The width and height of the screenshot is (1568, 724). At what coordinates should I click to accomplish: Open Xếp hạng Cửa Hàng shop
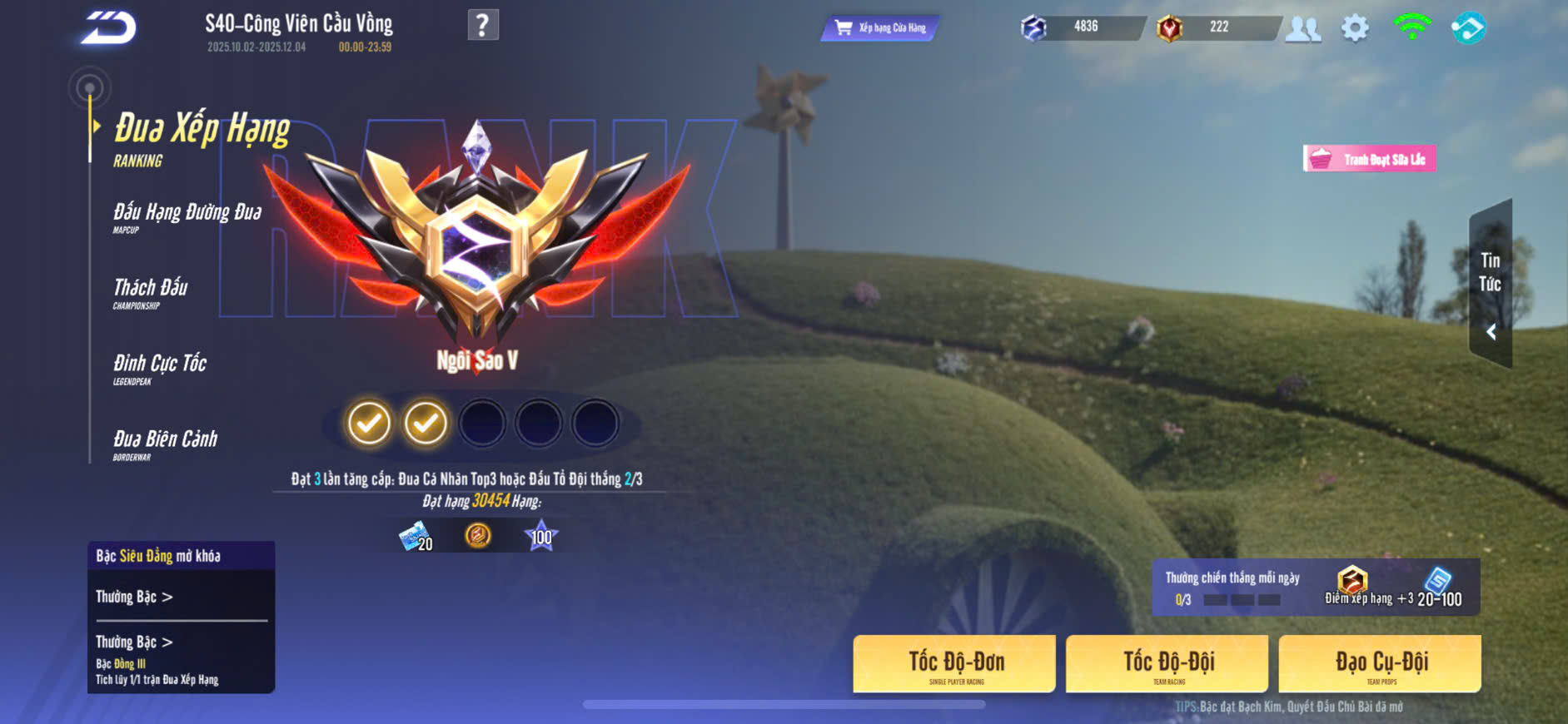click(881, 28)
